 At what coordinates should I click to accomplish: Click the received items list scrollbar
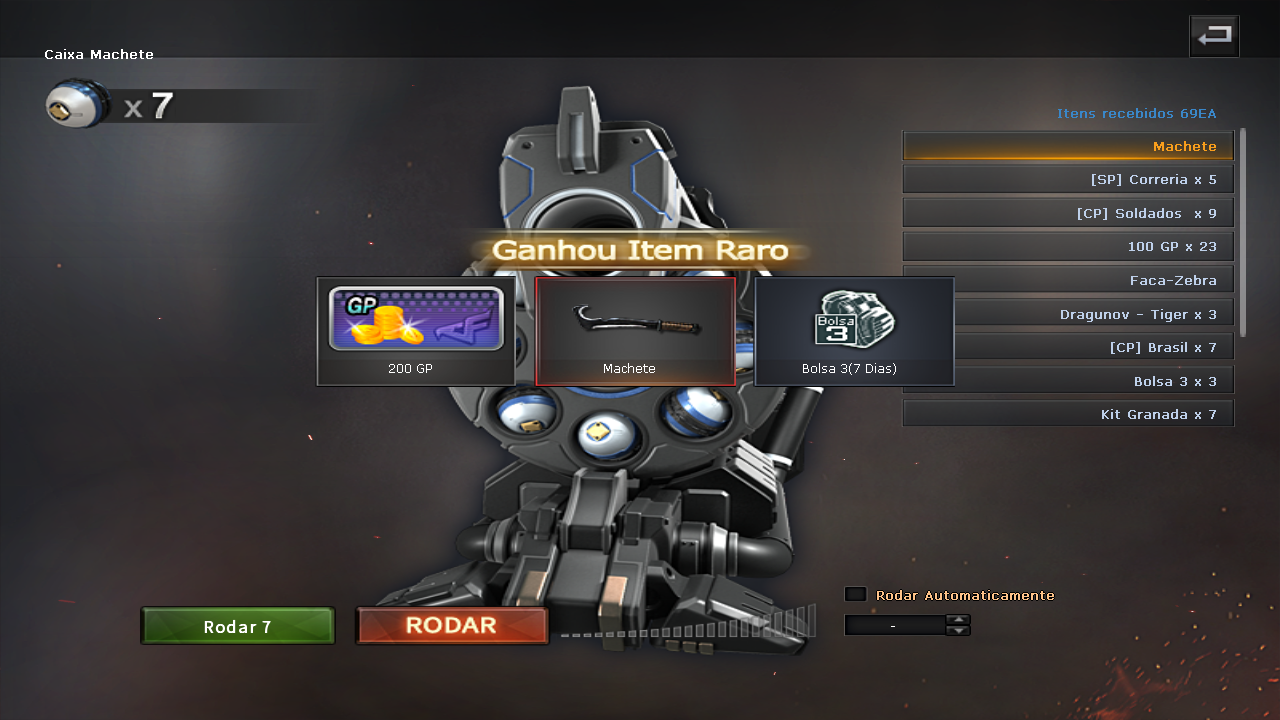pos(1243,232)
